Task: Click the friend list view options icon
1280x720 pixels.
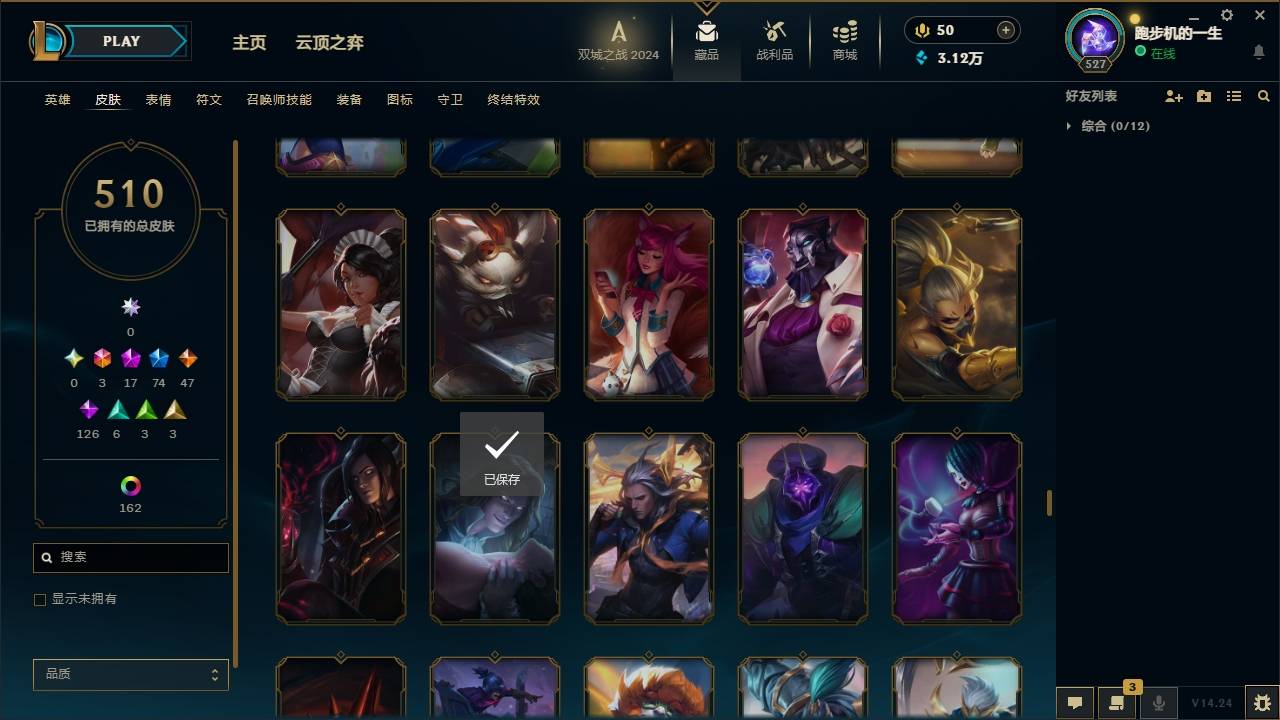Action: 1234,96
